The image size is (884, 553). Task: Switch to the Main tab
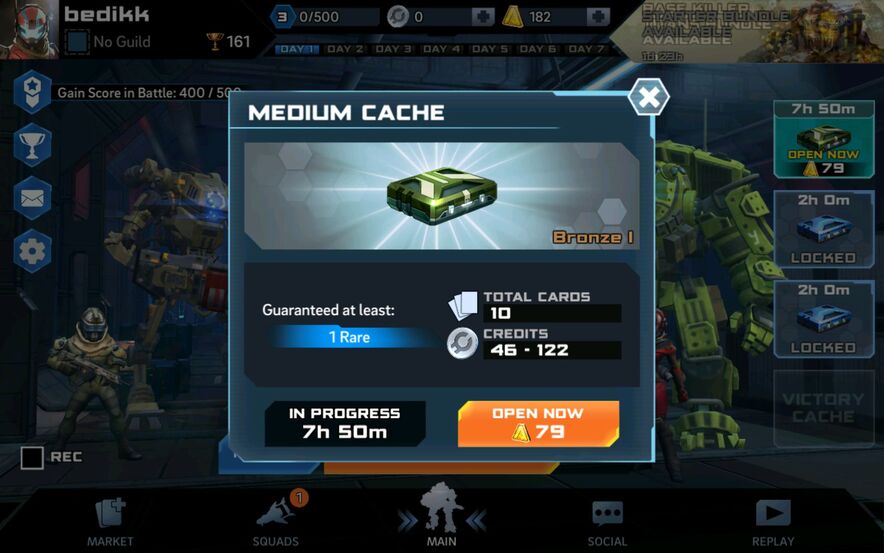[441, 517]
